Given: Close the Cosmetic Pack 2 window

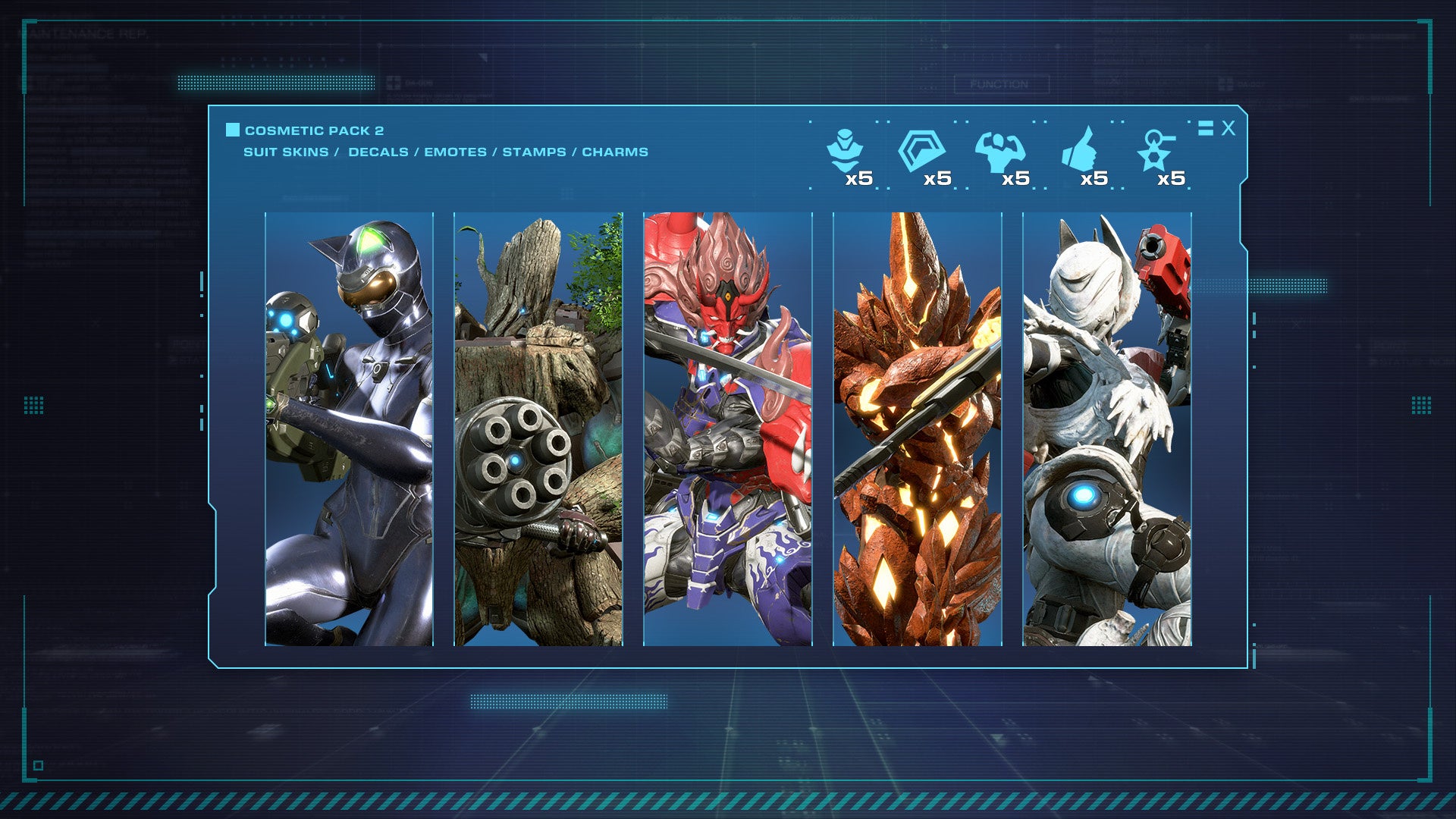Looking at the screenshot, I should coord(1228,128).
